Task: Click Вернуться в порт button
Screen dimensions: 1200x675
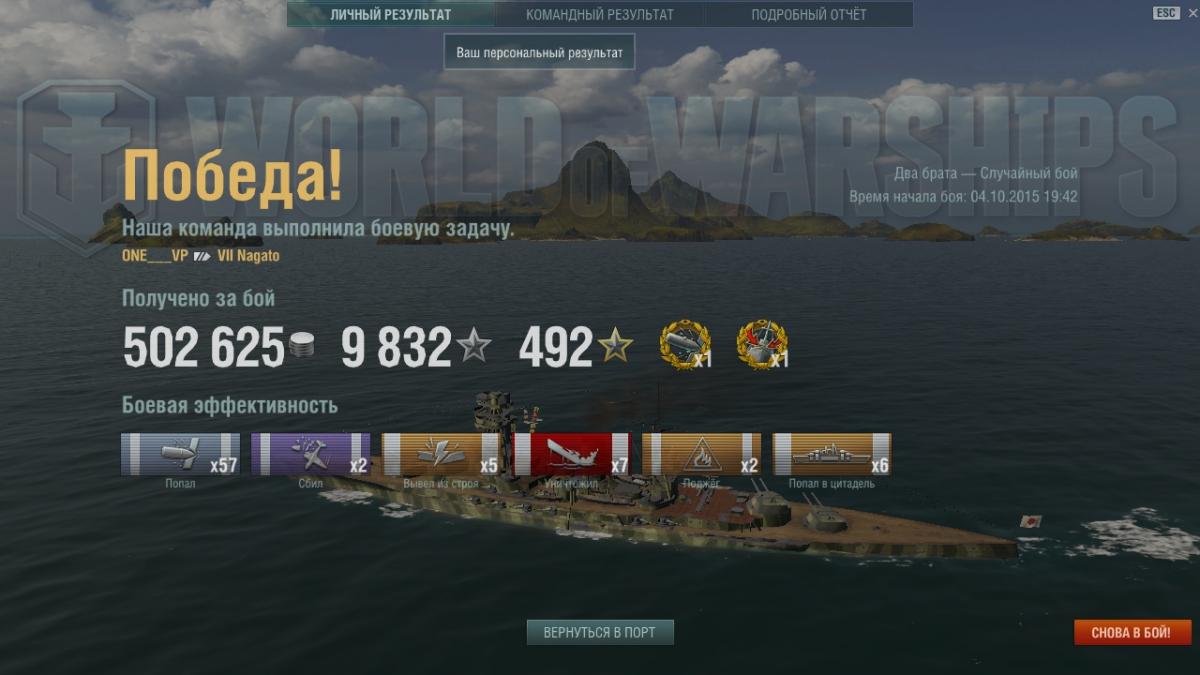Action: (600, 633)
